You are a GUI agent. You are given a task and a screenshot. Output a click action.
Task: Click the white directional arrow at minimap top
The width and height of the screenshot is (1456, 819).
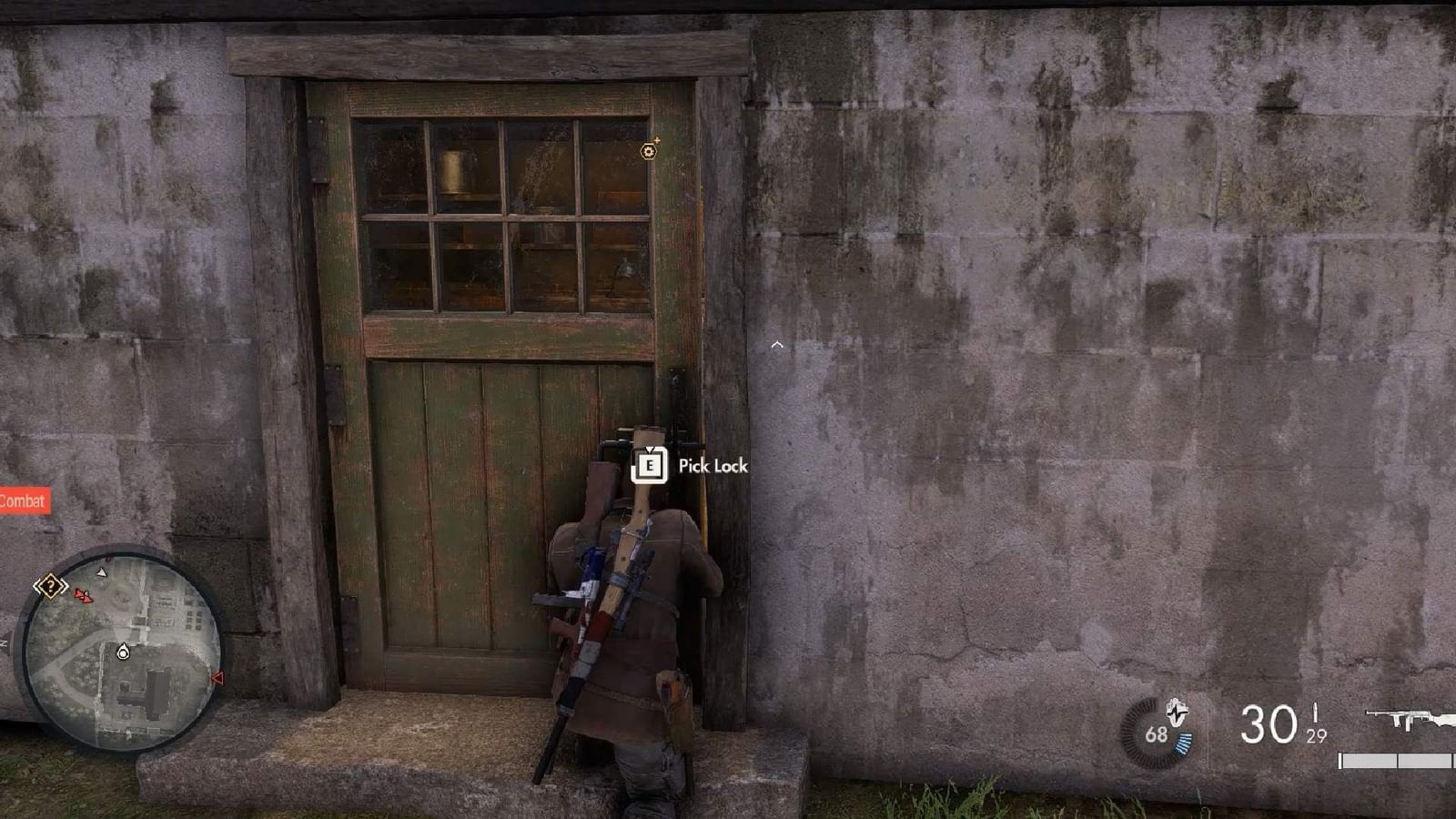click(x=103, y=572)
